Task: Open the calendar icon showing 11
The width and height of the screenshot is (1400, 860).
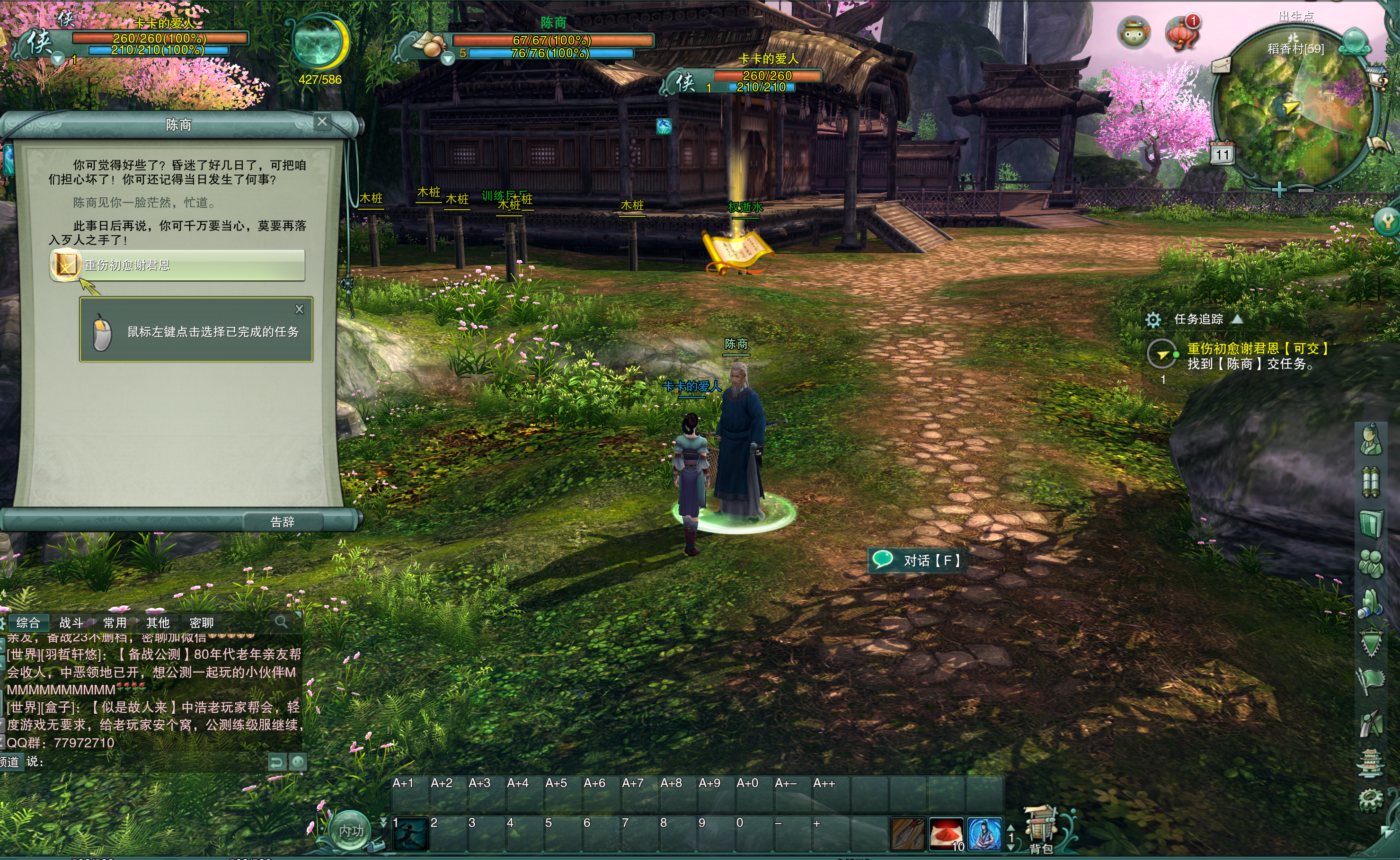Action: tap(1222, 153)
